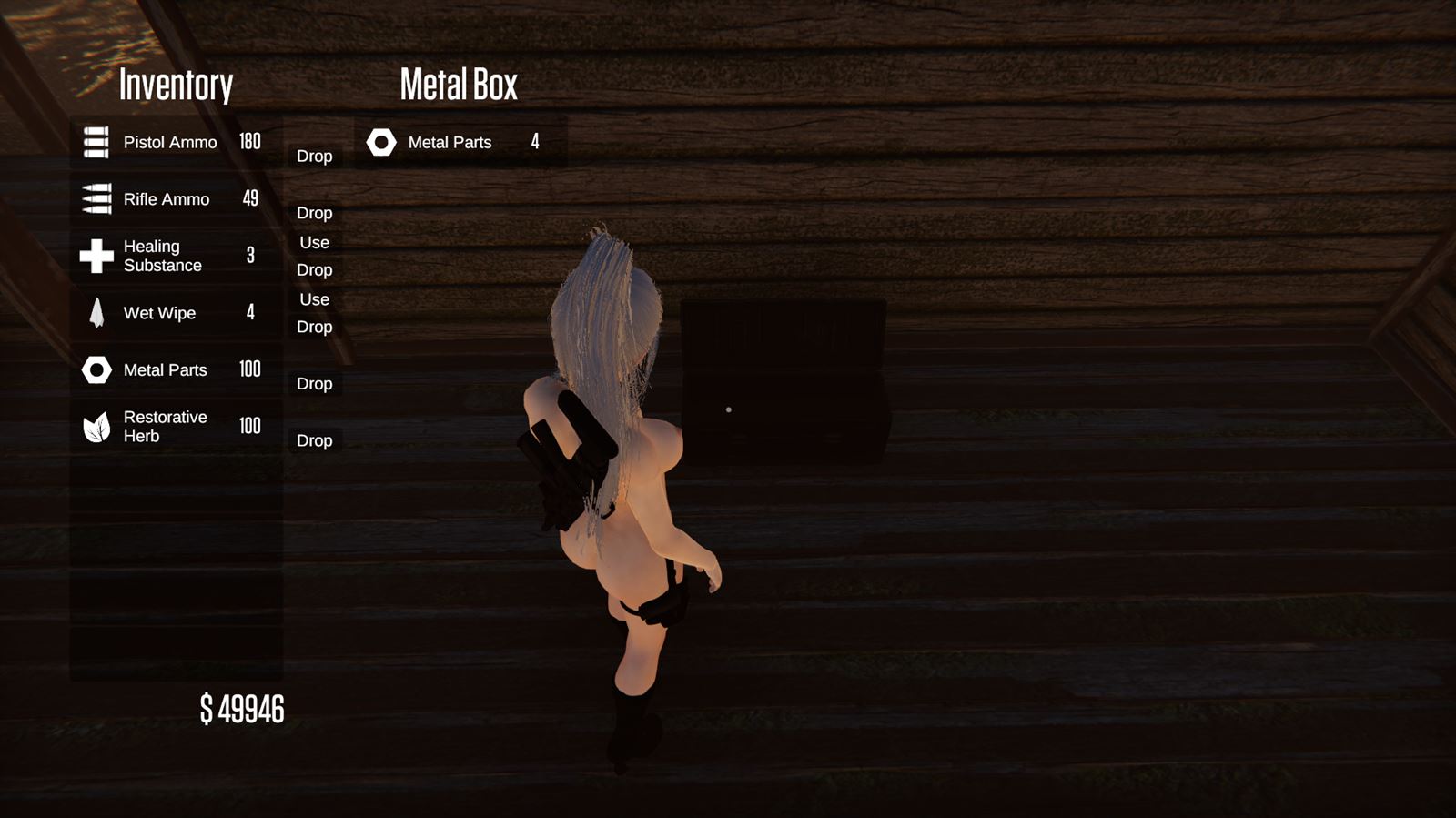
Task: Drop the Wet Wipe
Action: coord(314,327)
